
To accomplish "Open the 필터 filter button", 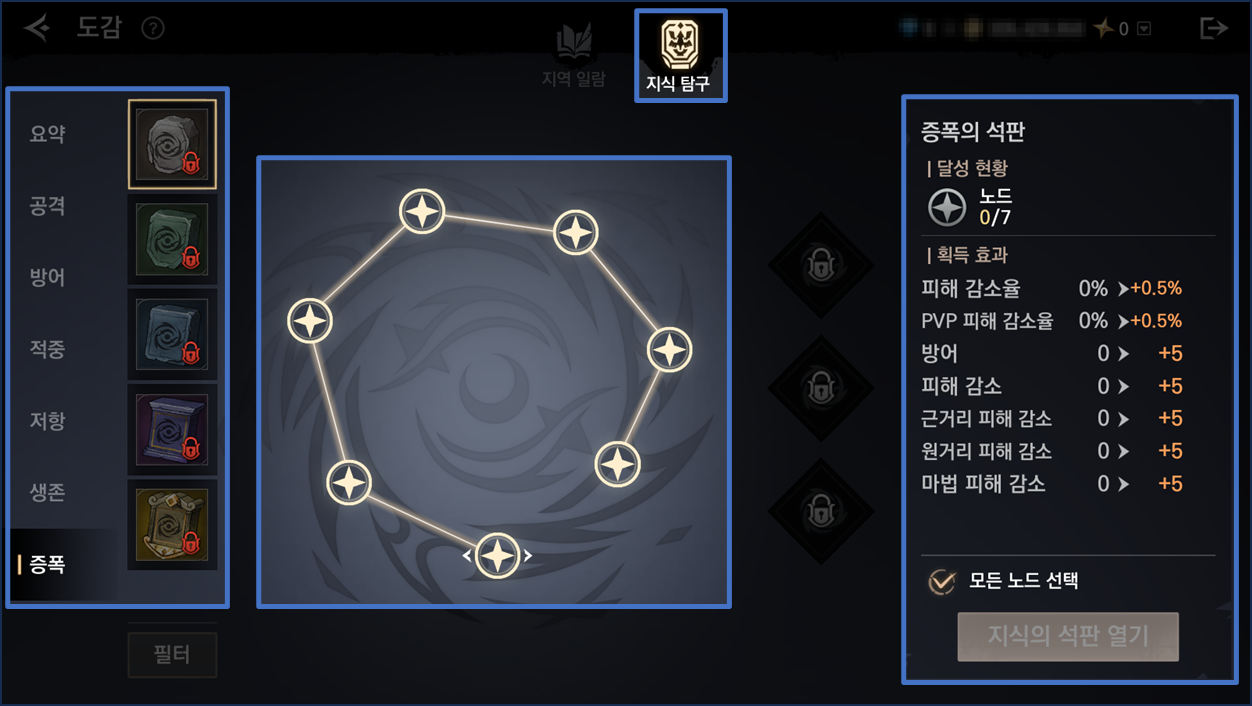I will (x=172, y=655).
